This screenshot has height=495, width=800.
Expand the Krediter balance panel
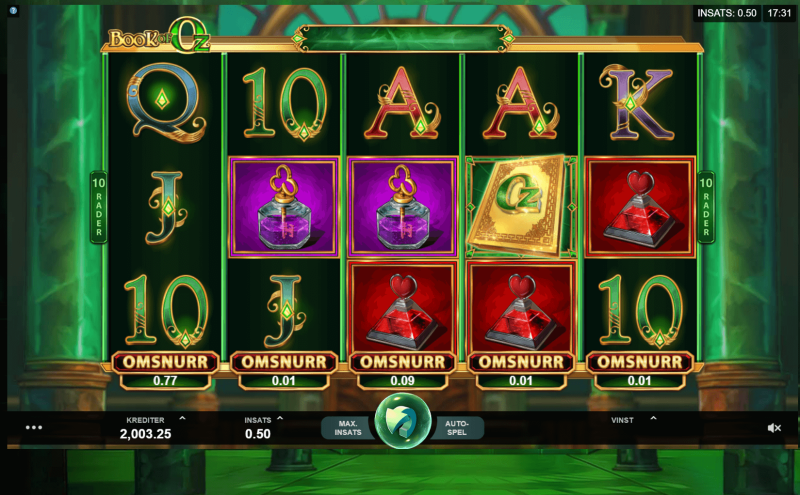pyautogui.click(x=182, y=419)
